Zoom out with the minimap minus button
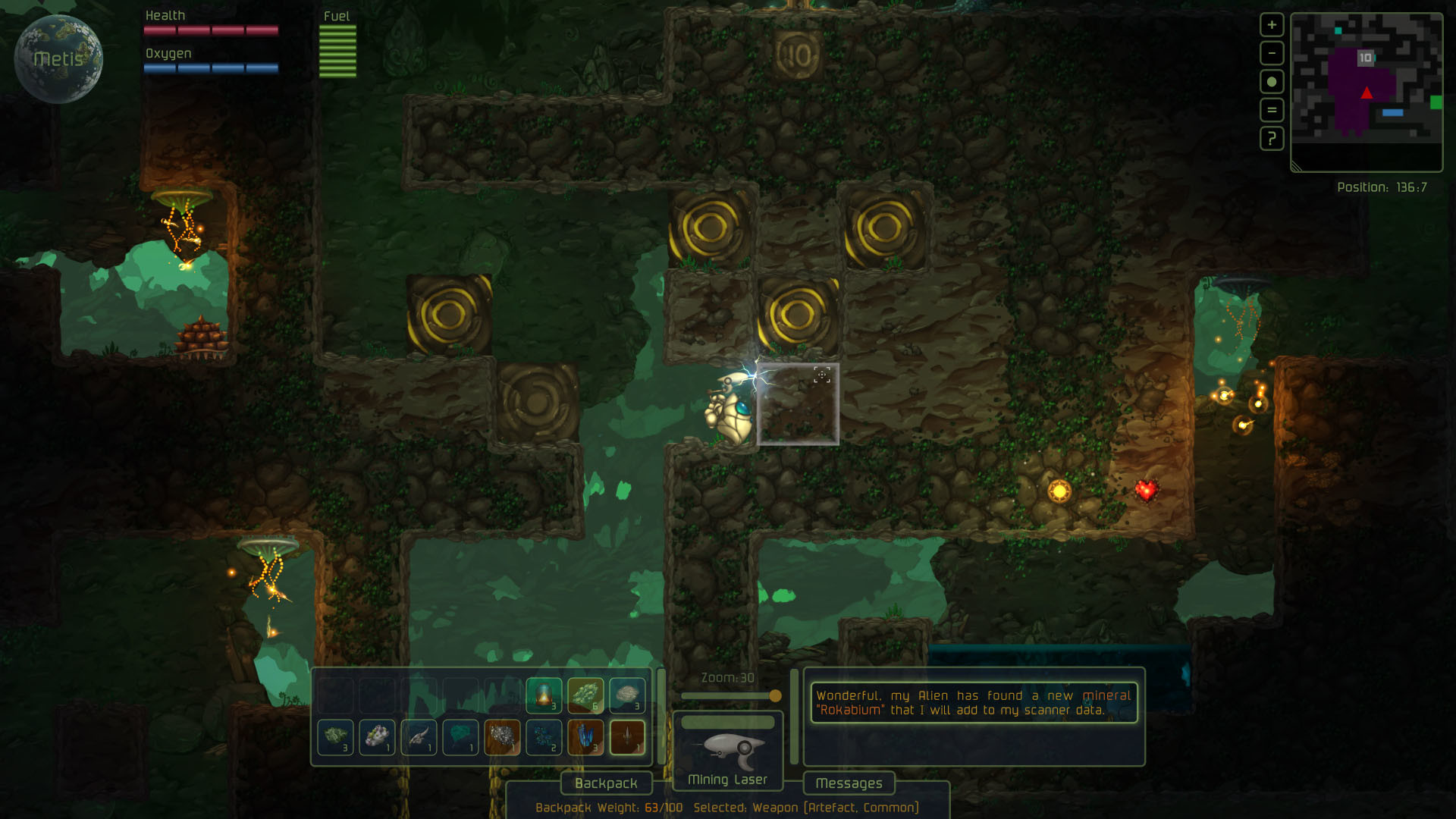The height and width of the screenshot is (819, 1456). tap(1272, 53)
